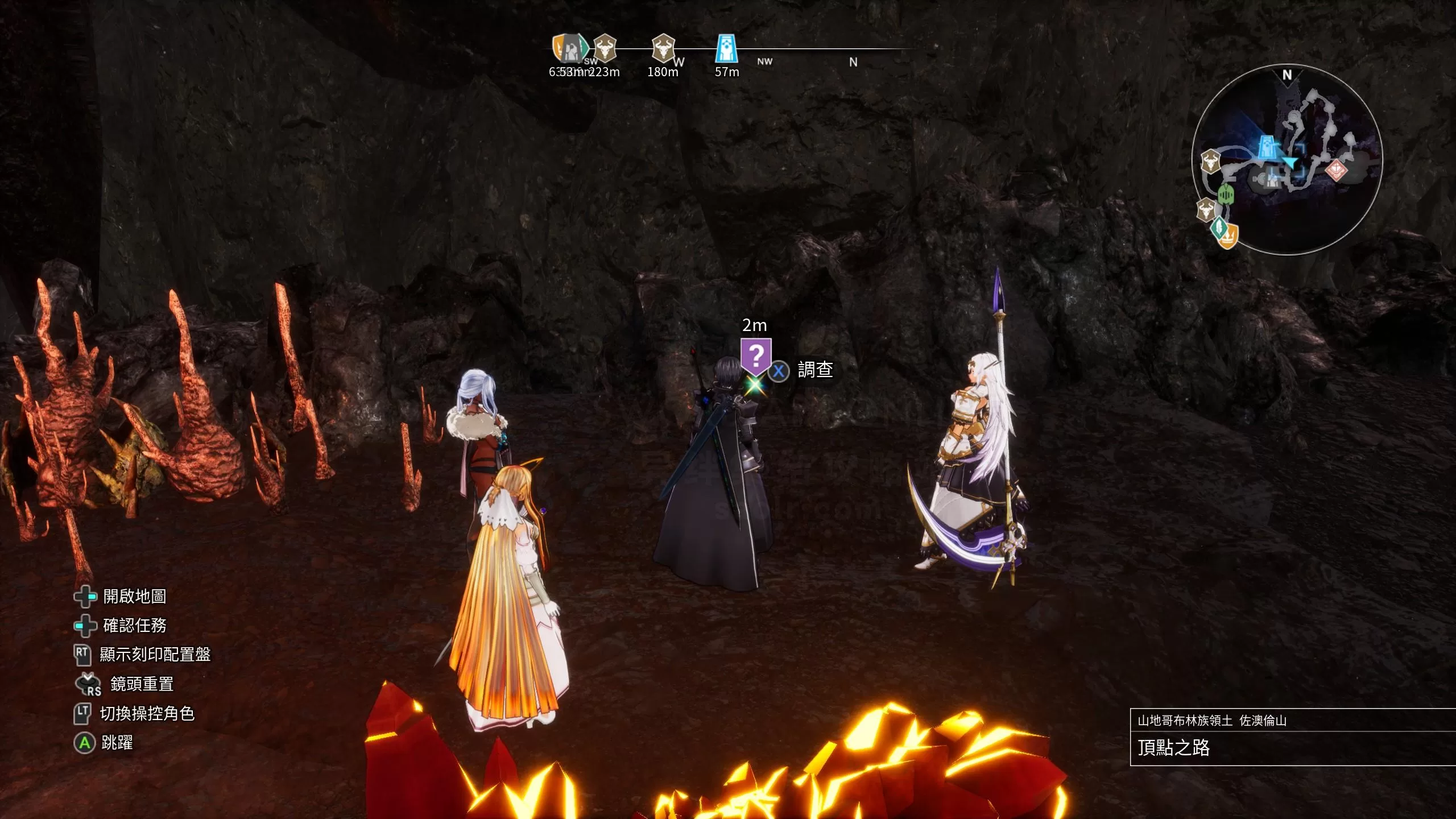Screen dimensions: 1456x819
Task: Select the orange crown shield minimap marker
Action: tap(1228, 236)
